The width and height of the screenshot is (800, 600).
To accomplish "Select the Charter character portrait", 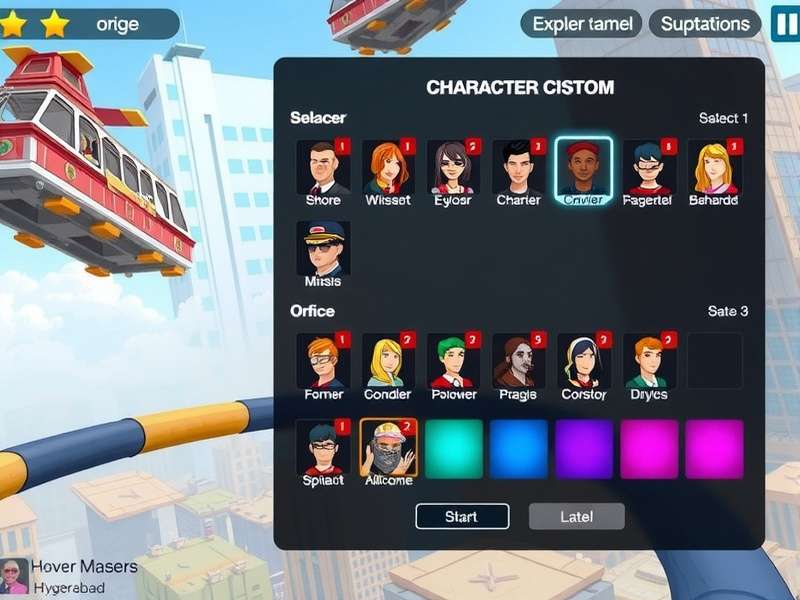I will coord(518,167).
